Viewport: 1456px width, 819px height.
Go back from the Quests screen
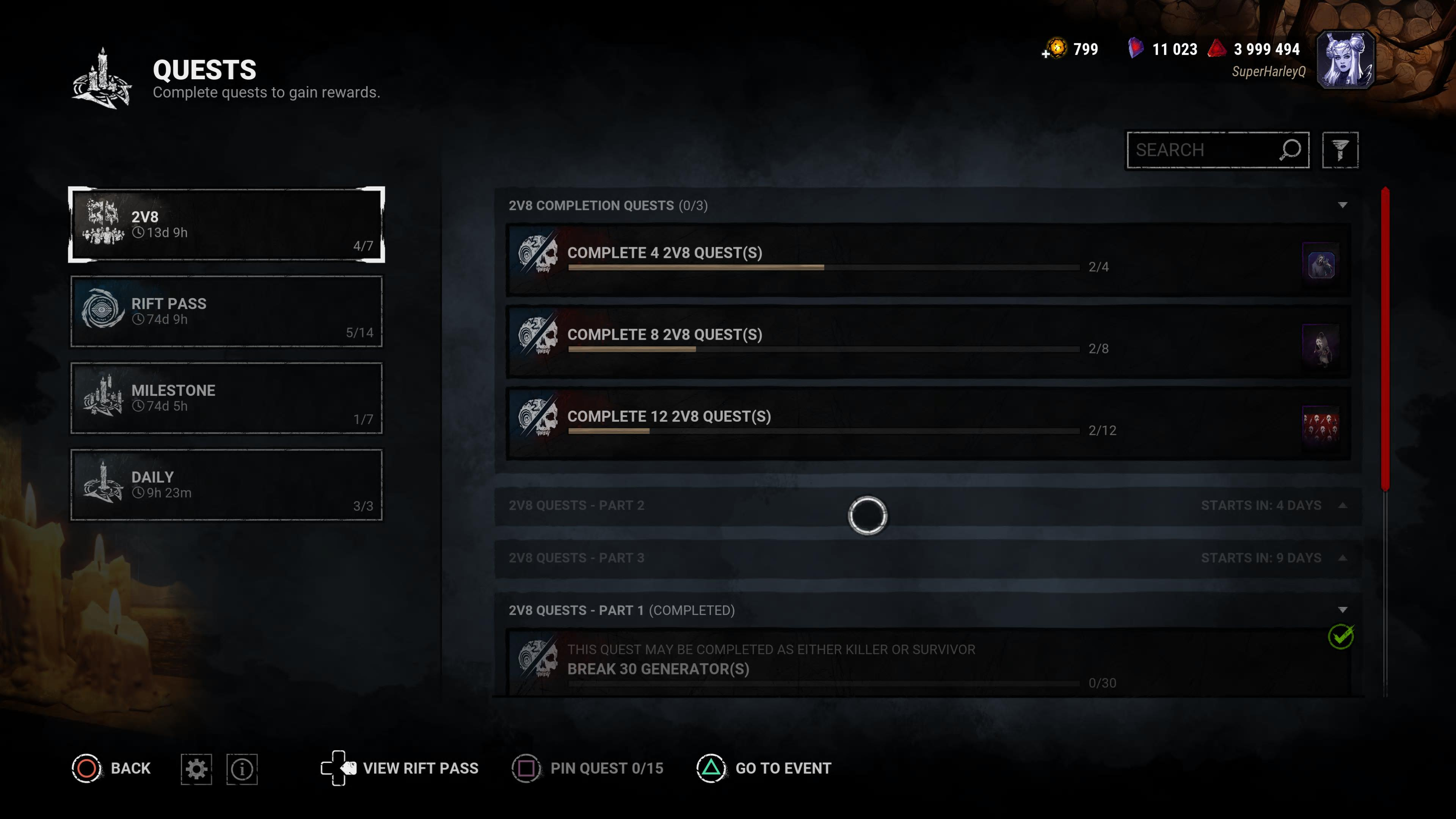pyautogui.click(x=112, y=768)
